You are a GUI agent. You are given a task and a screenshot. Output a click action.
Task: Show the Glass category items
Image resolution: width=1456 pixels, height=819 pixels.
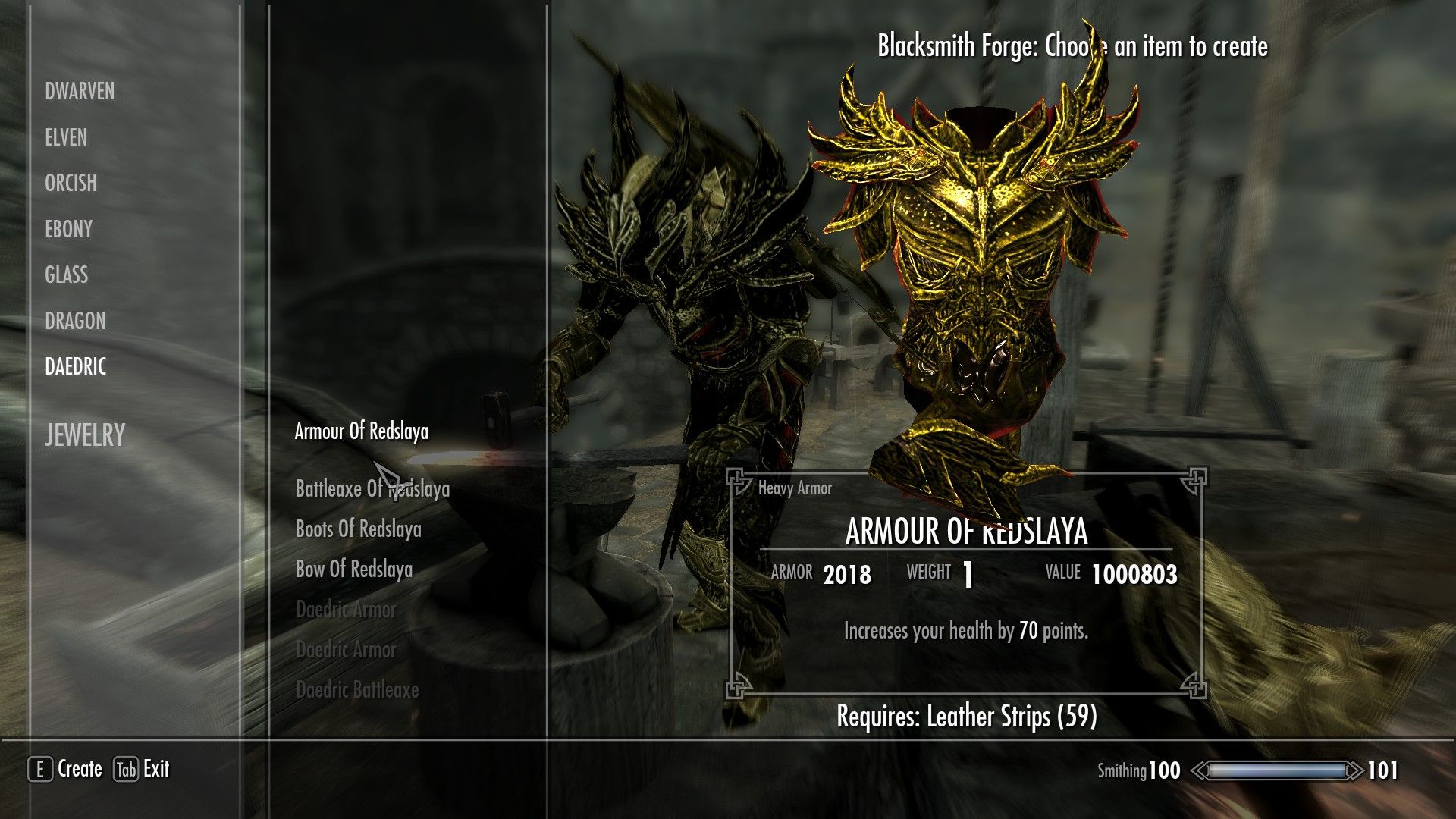click(66, 275)
